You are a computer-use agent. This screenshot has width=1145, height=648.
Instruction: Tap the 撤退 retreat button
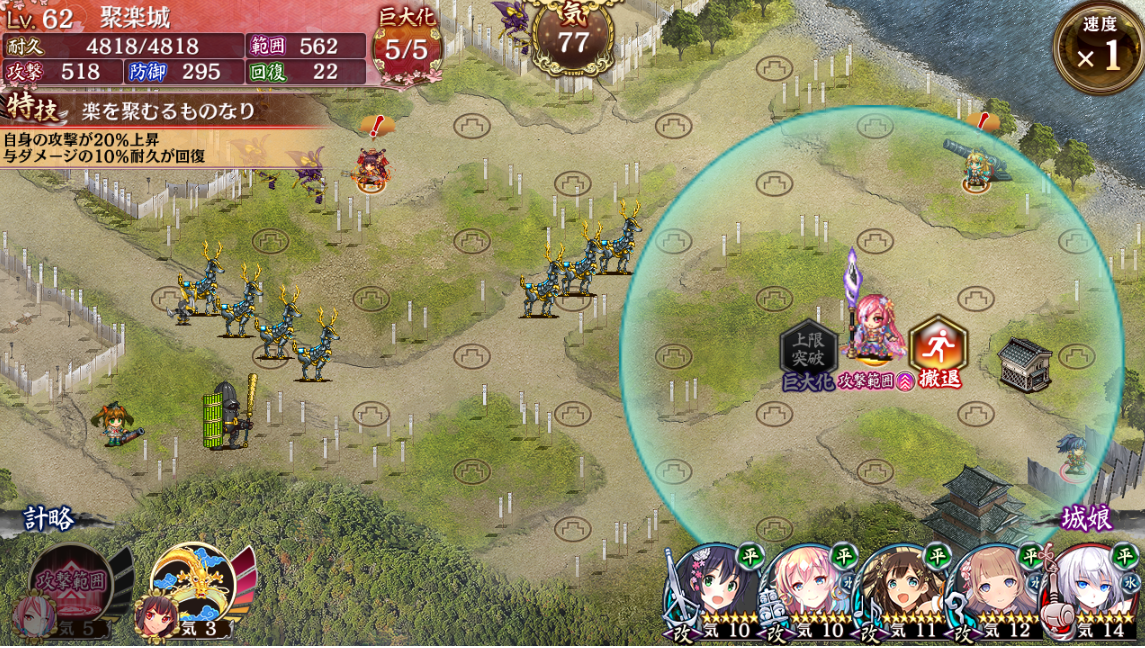coord(938,350)
